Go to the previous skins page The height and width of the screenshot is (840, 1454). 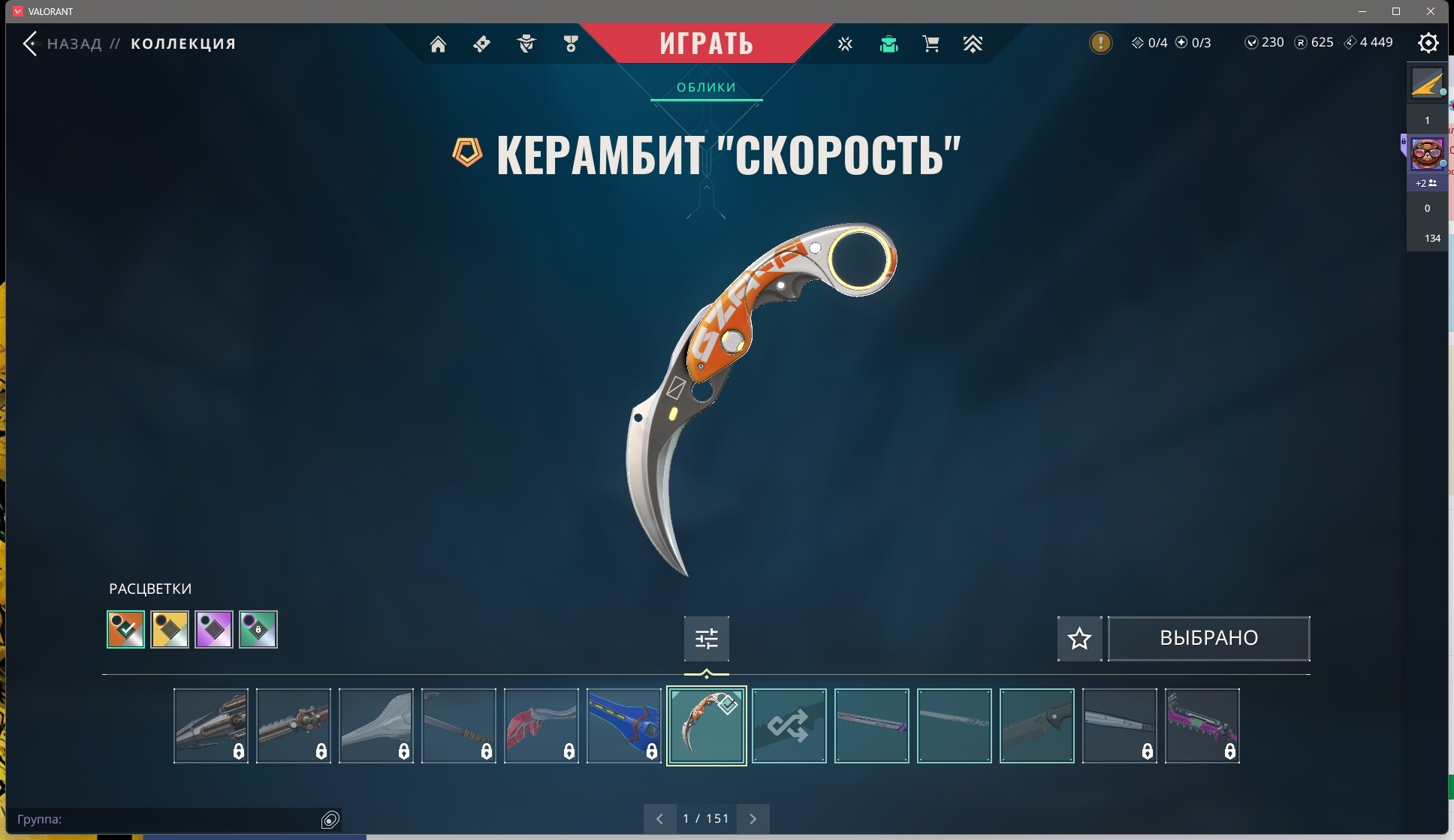point(659,819)
